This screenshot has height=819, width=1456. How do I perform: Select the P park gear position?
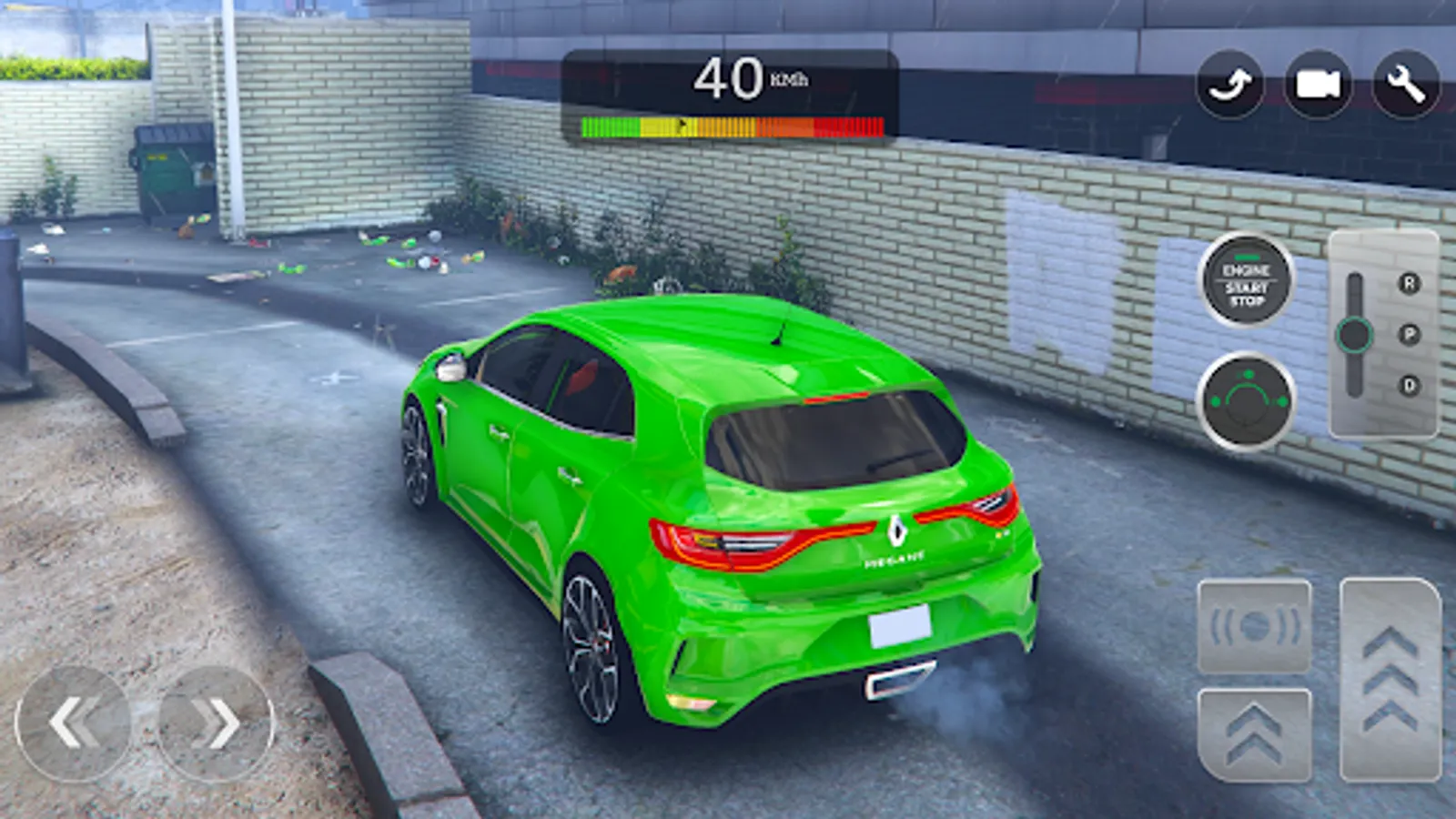click(x=1409, y=335)
